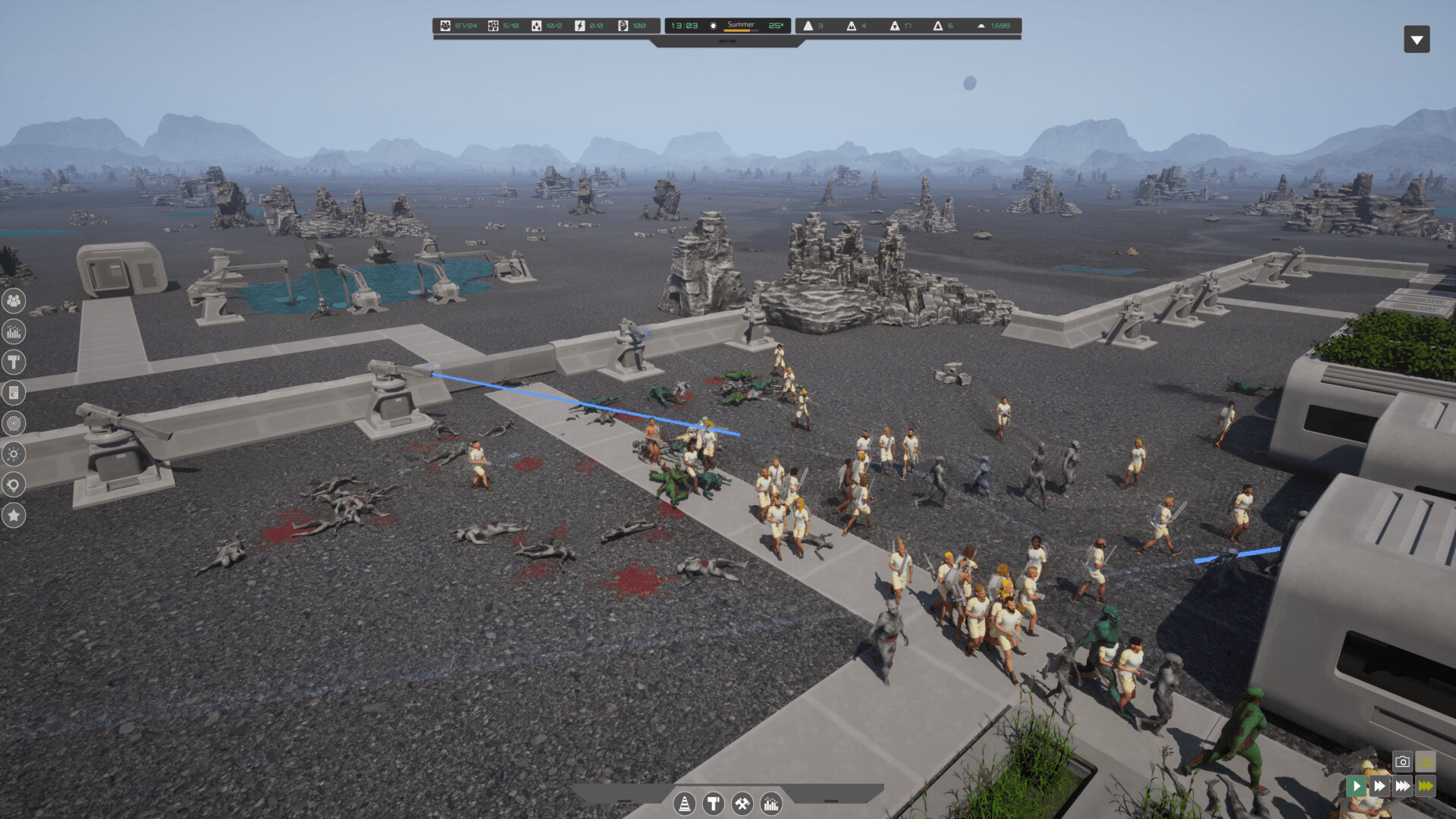Screen dimensions: 1456x819
Task: Open the colonists panel
Action: (14, 301)
